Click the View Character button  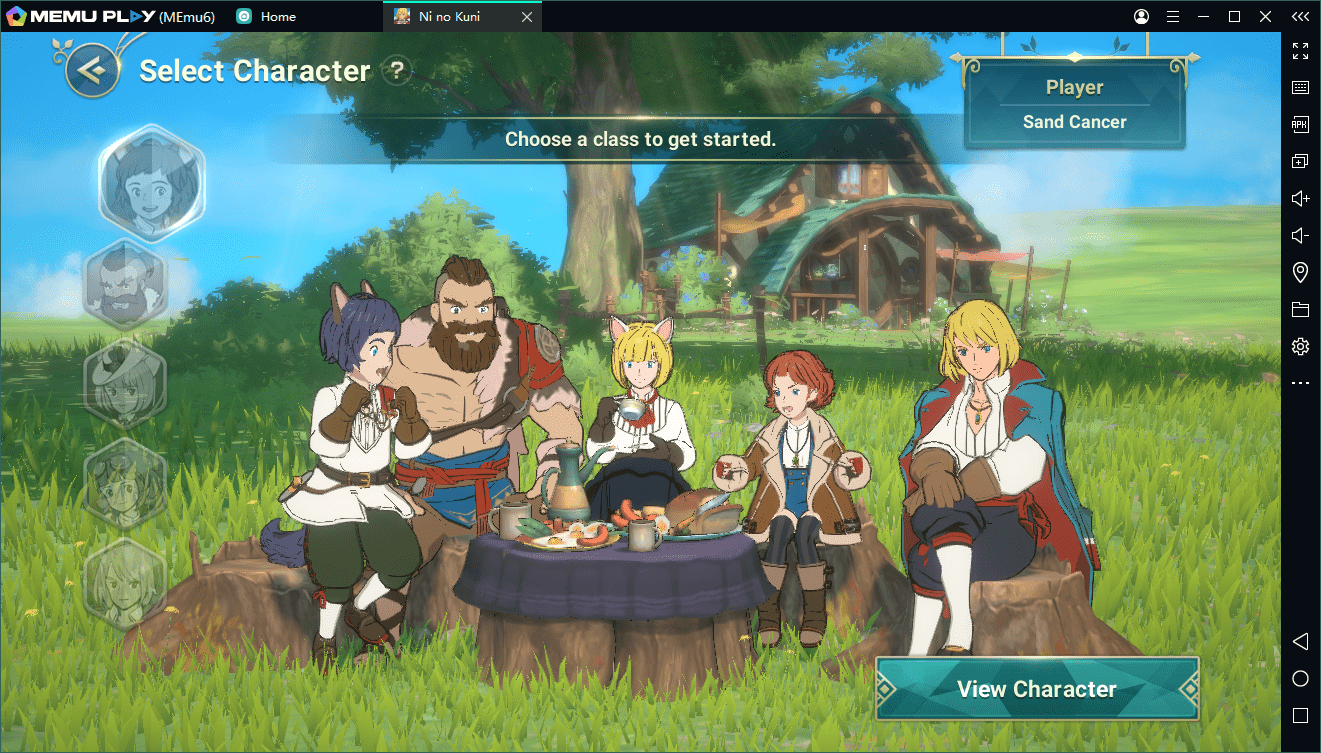click(x=1036, y=689)
